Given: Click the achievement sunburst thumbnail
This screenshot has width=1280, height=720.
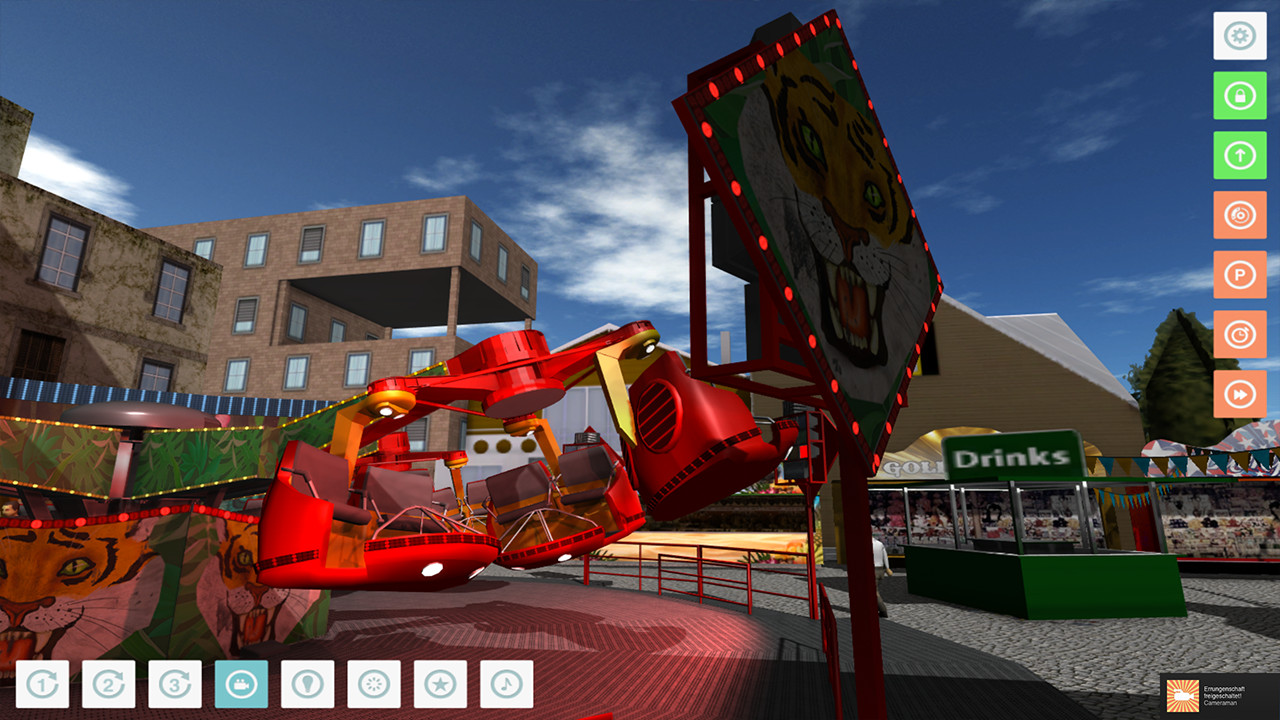Looking at the screenshot, I should pos(1181,696).
